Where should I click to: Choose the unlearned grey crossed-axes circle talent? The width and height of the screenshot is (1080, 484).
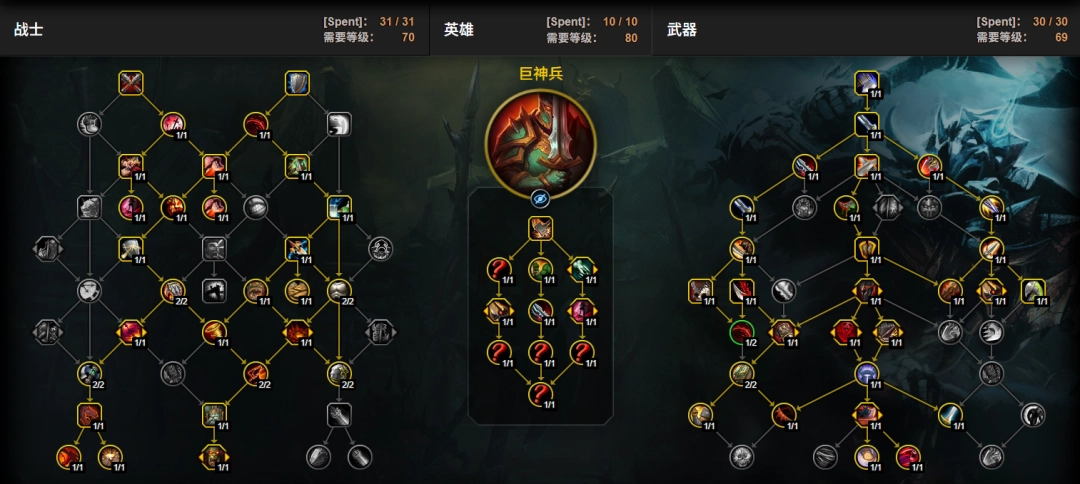pos(90,290)
